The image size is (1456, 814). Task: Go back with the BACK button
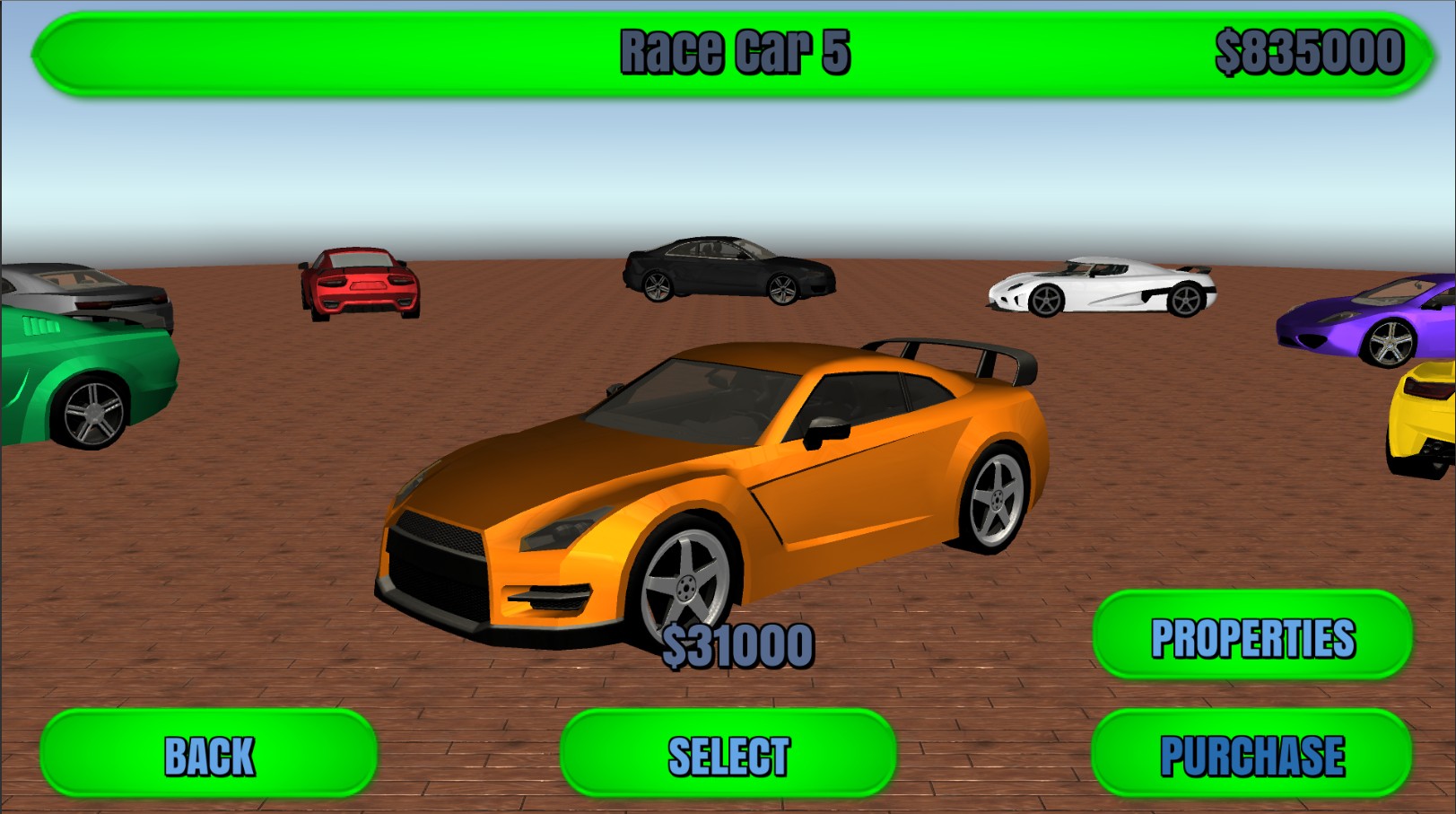click(208, 754)
